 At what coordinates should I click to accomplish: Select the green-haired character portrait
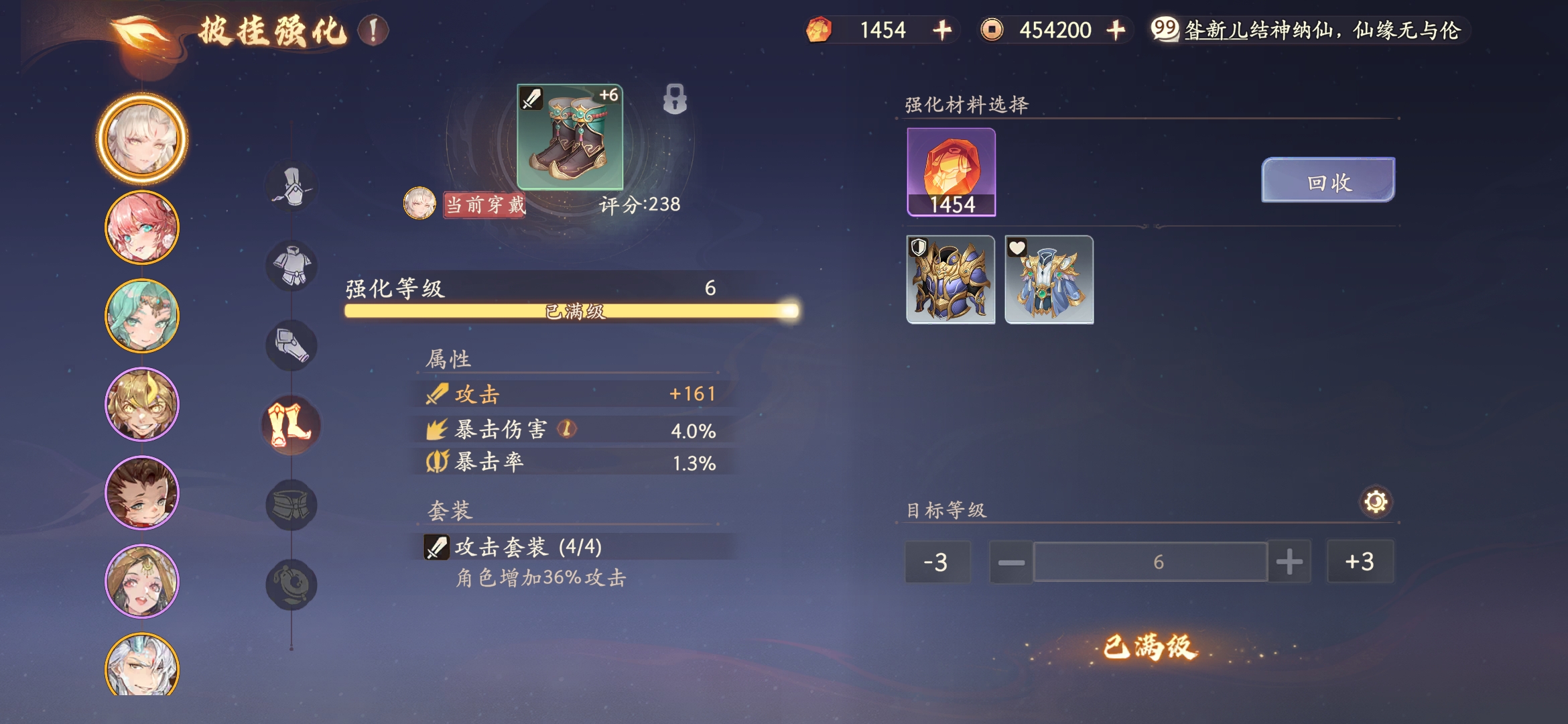coord(142,316)
